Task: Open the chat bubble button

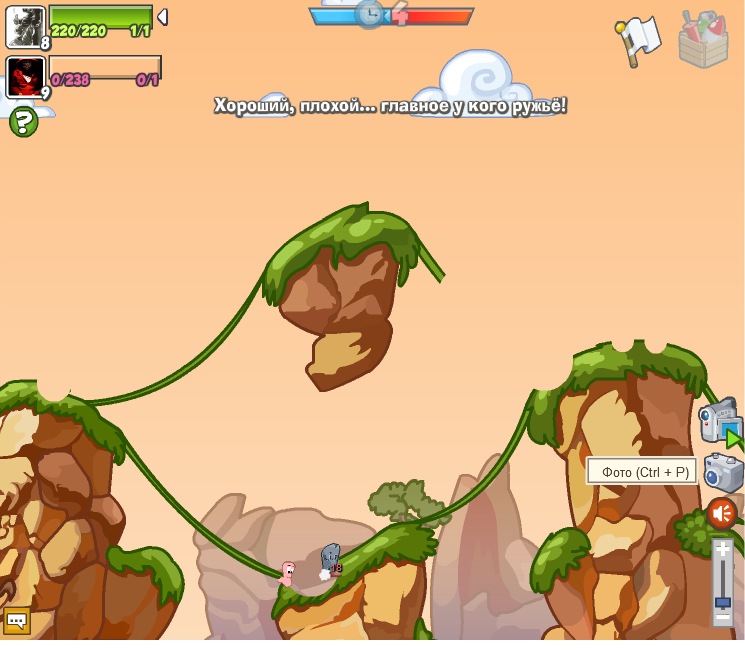Action: click(x=16, y=621)
